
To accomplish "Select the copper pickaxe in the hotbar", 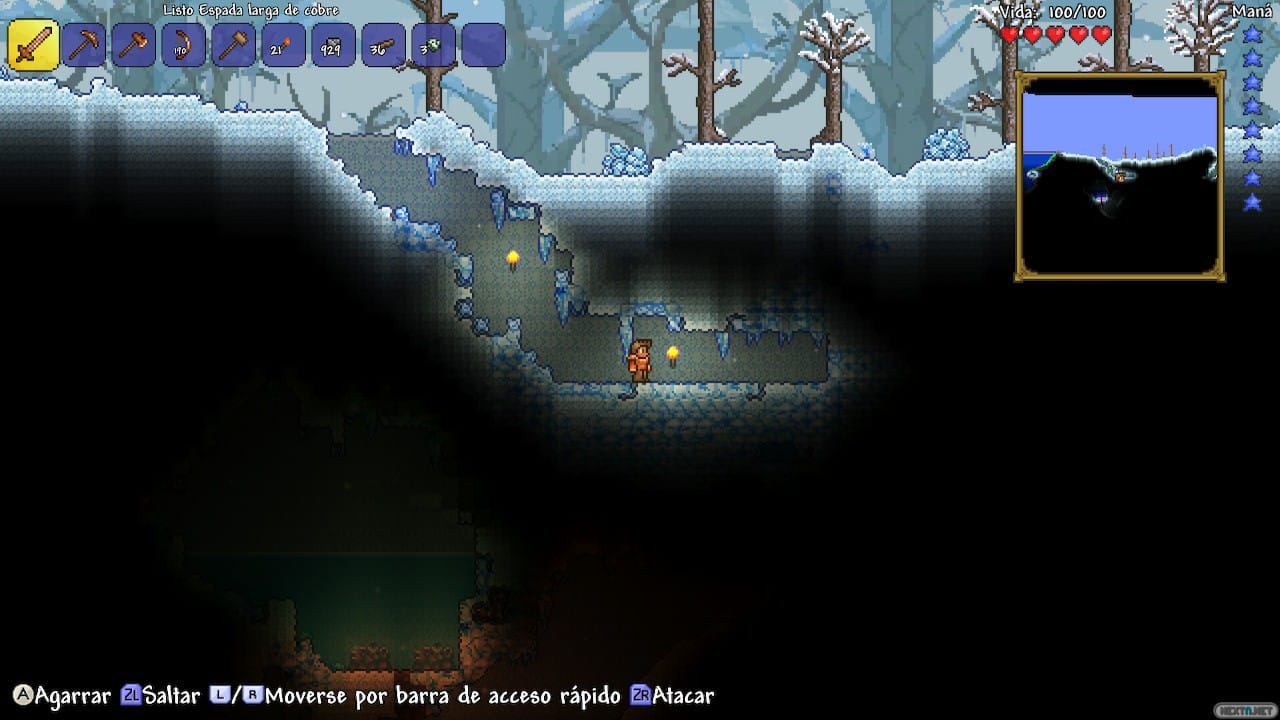I will click(83, 44).
